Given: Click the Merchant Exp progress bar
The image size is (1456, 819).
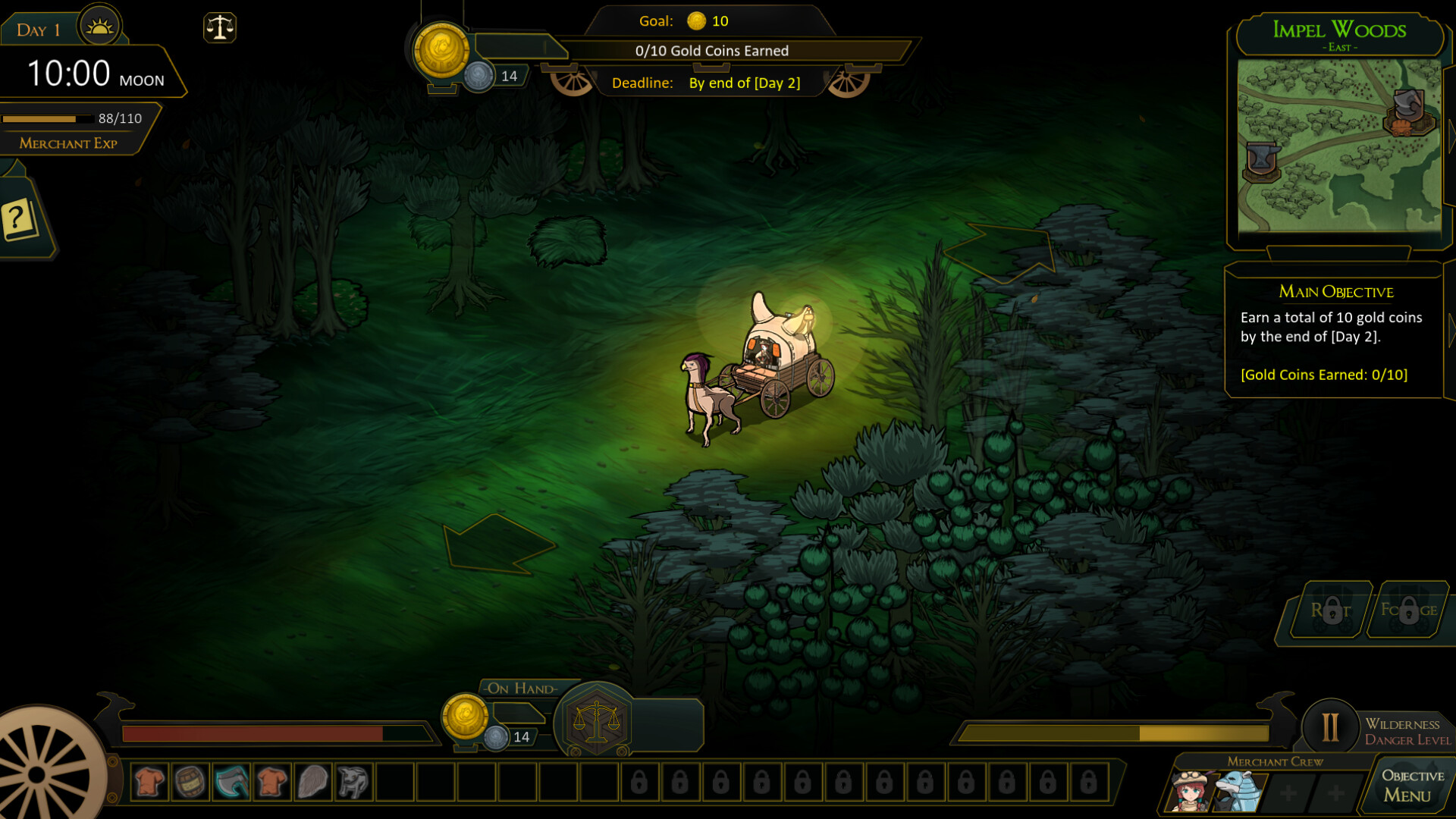Looking at the screenshot, I should pyautogui.click(x=47, y=118).
